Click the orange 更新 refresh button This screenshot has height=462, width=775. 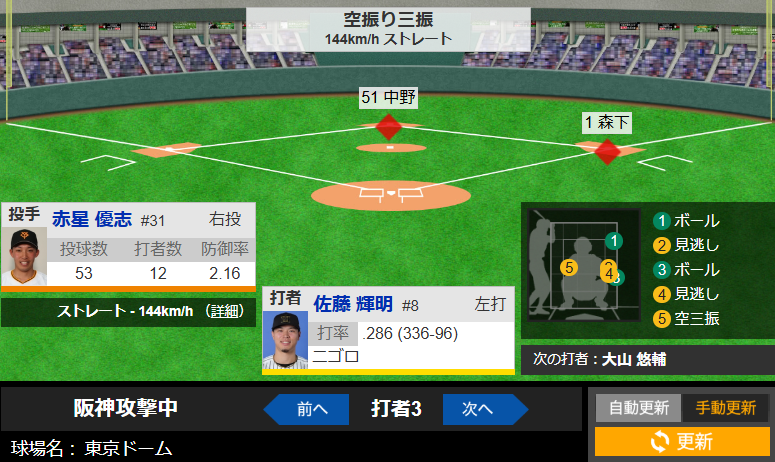[x=681, y=441]
